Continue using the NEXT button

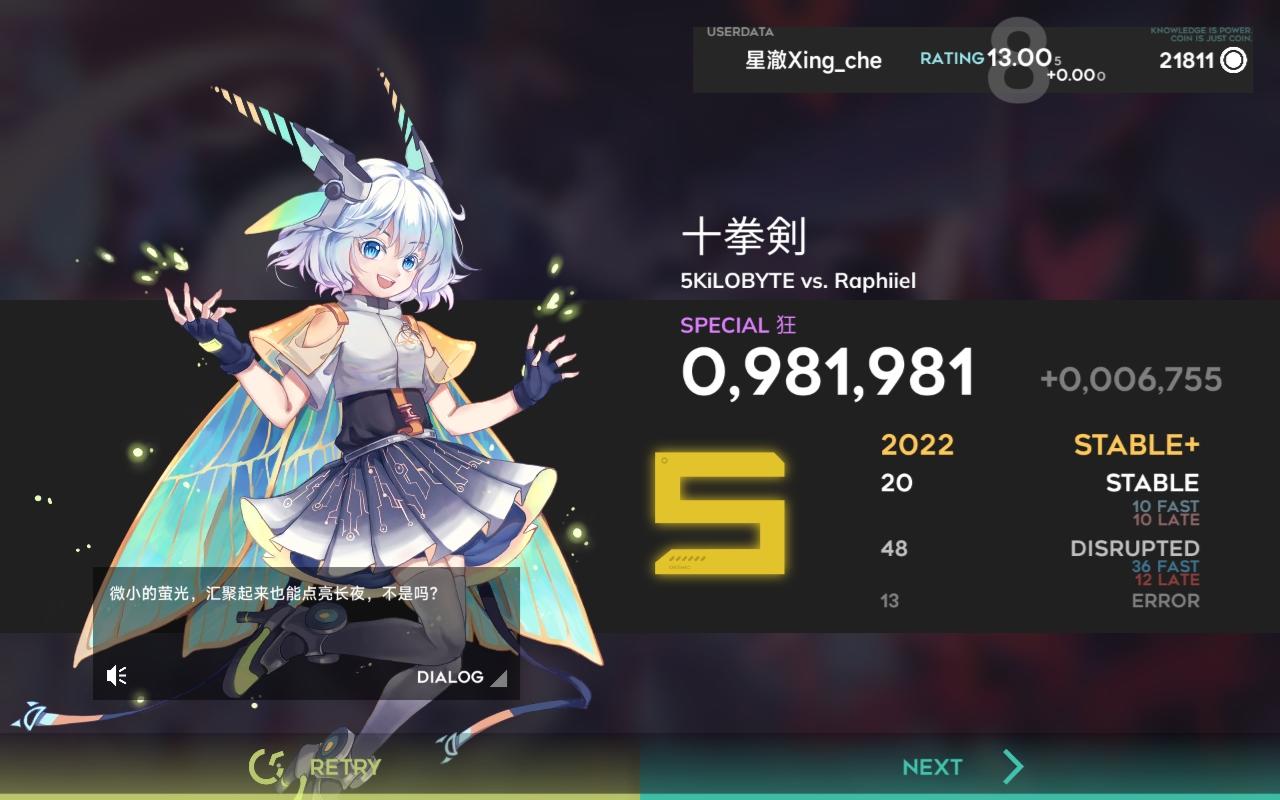click(x=930, y=766)
